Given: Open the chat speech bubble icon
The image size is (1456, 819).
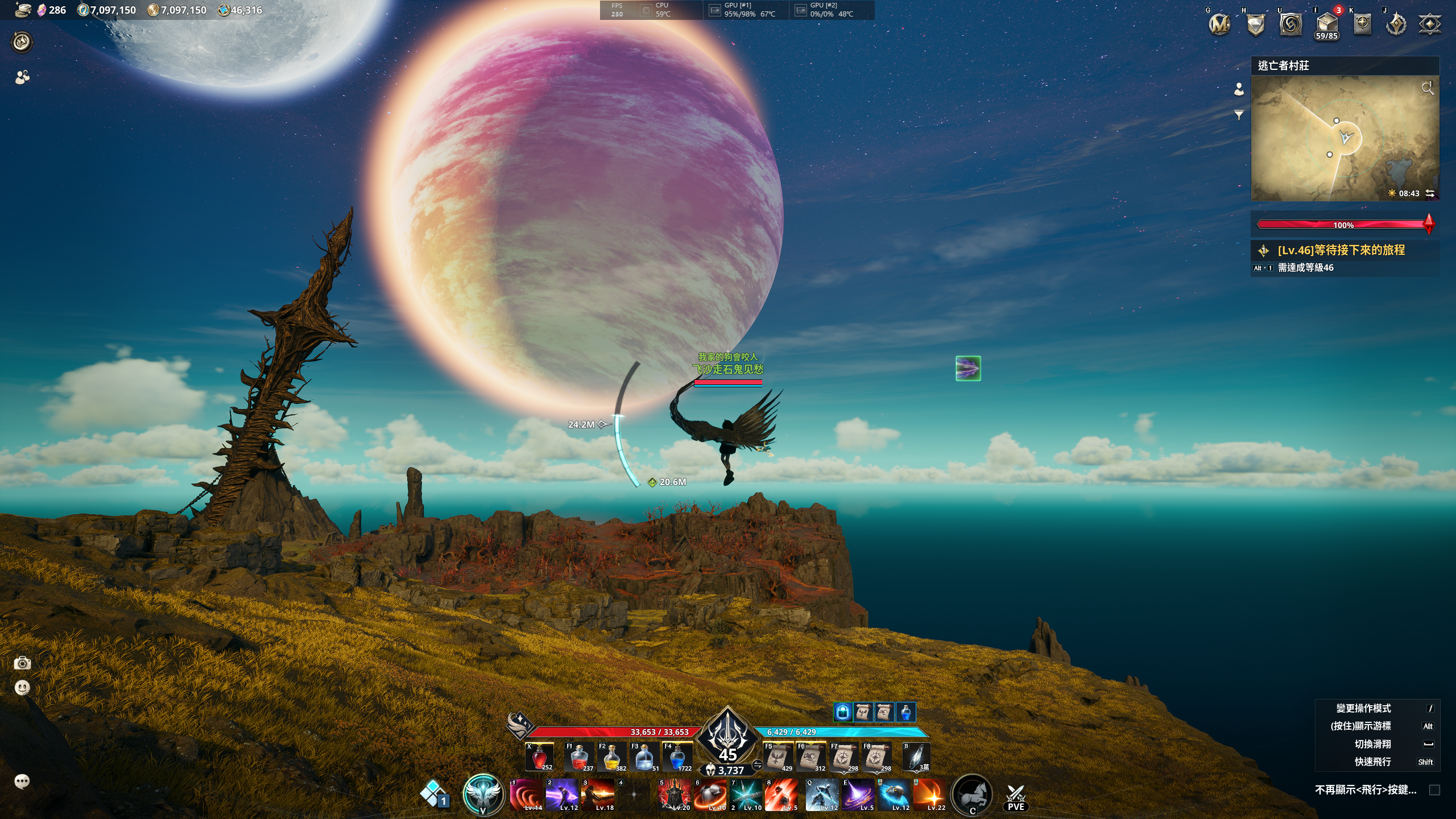Looking at the screenshot, I should coord(22,781).
